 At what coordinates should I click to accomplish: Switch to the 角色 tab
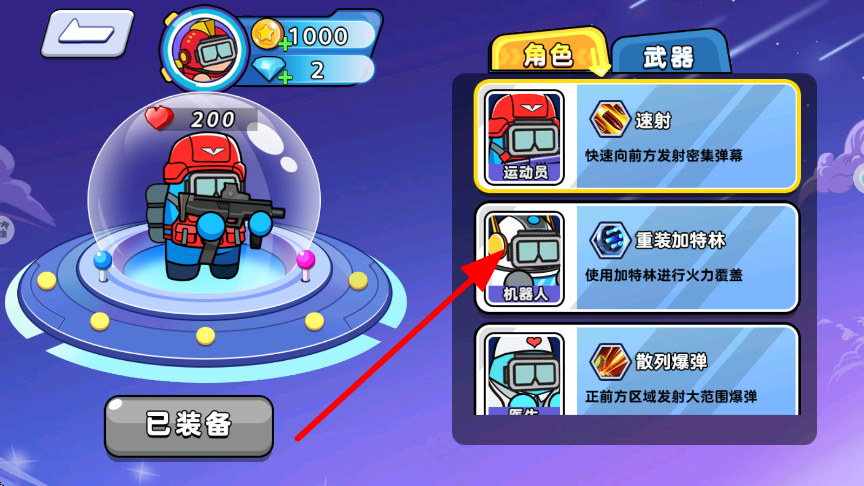point(548,55)
